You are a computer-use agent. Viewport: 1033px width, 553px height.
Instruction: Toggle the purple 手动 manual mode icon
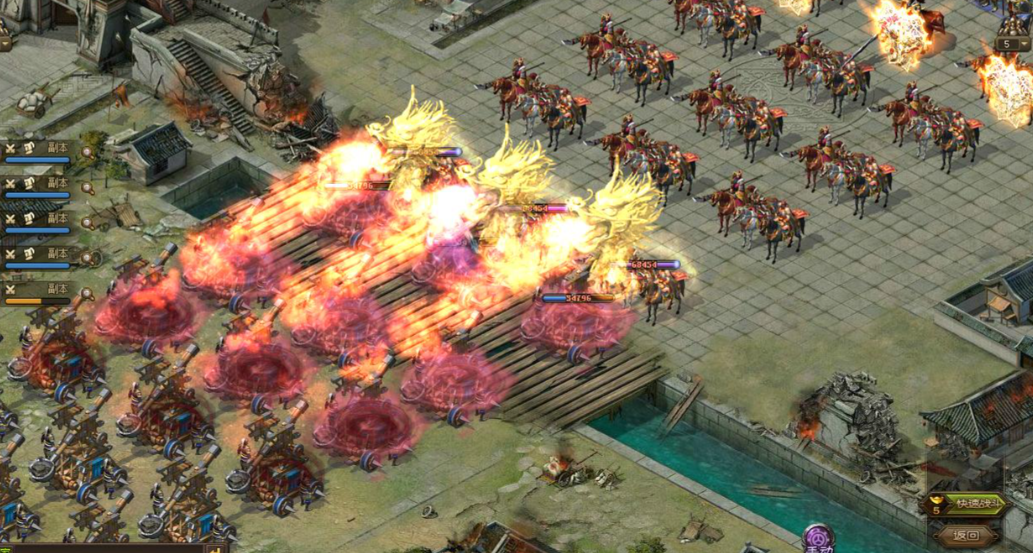(x=817, y=539)
